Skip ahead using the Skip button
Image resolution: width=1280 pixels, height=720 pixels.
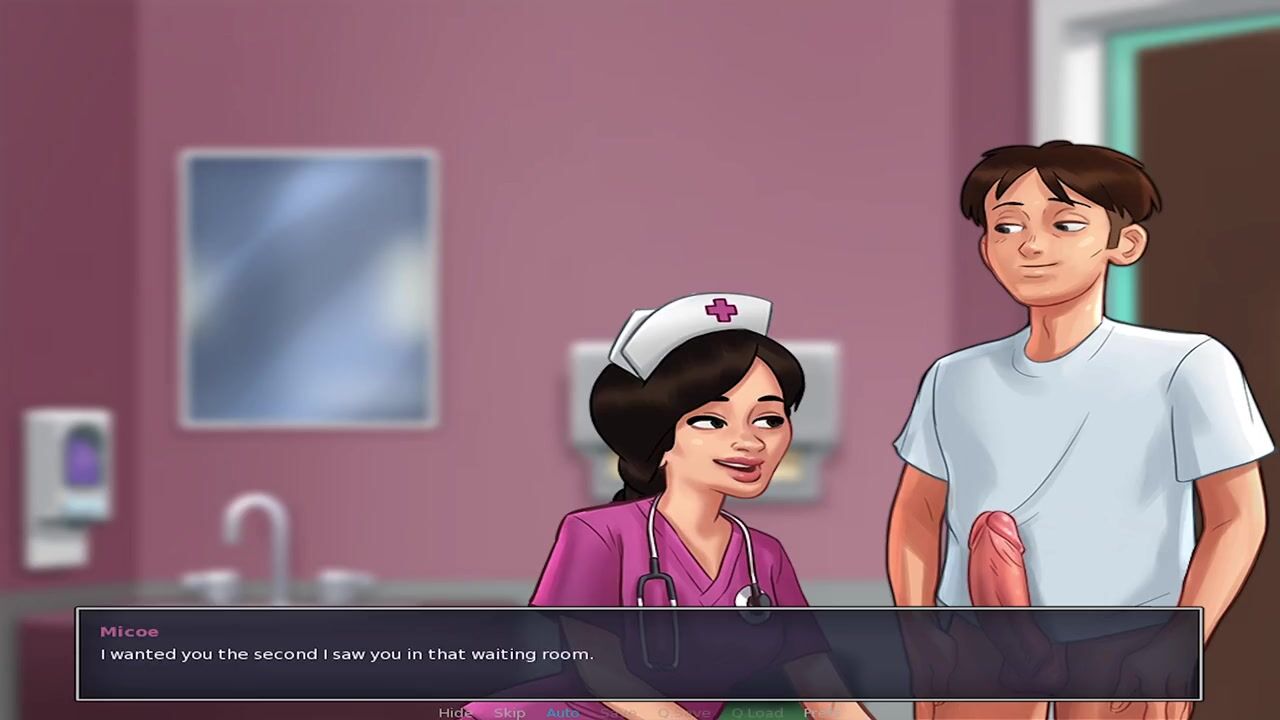tap(509, 712)
